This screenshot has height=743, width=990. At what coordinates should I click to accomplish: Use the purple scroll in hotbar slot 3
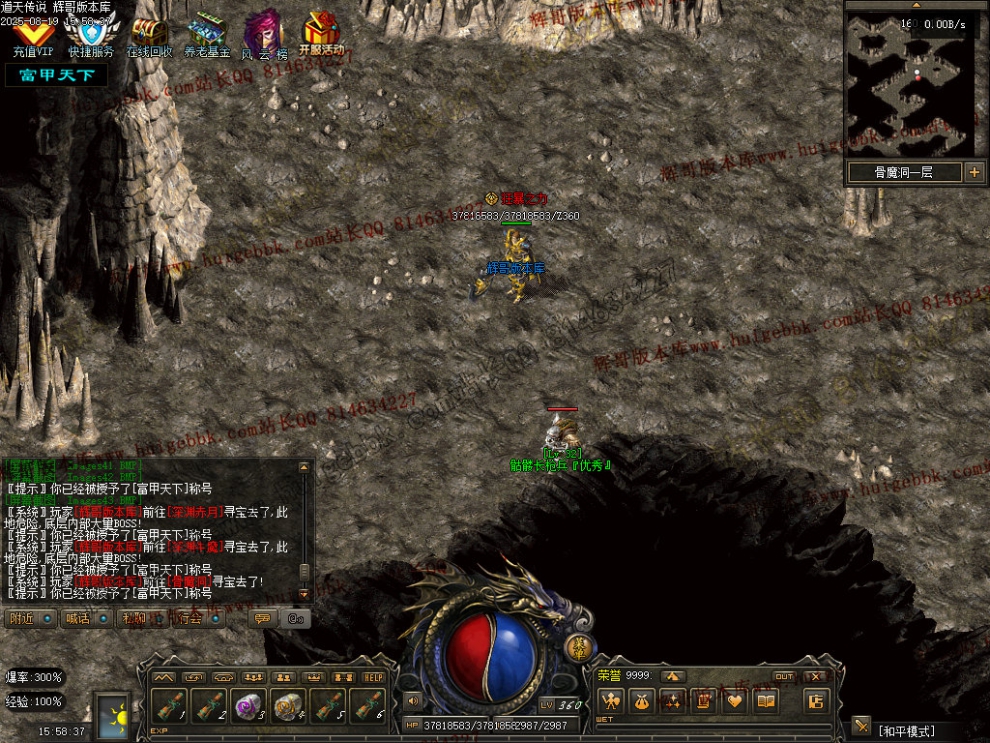tap(247, 706)
